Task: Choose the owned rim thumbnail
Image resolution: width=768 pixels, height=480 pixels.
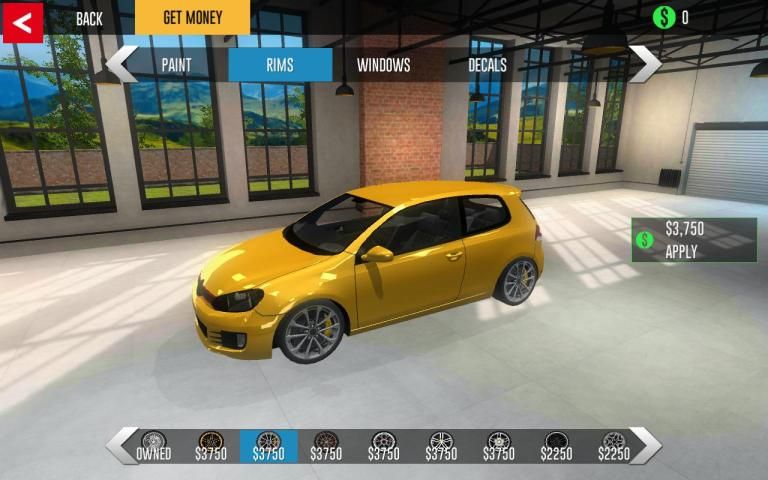Action: click(x=154, y=446)
